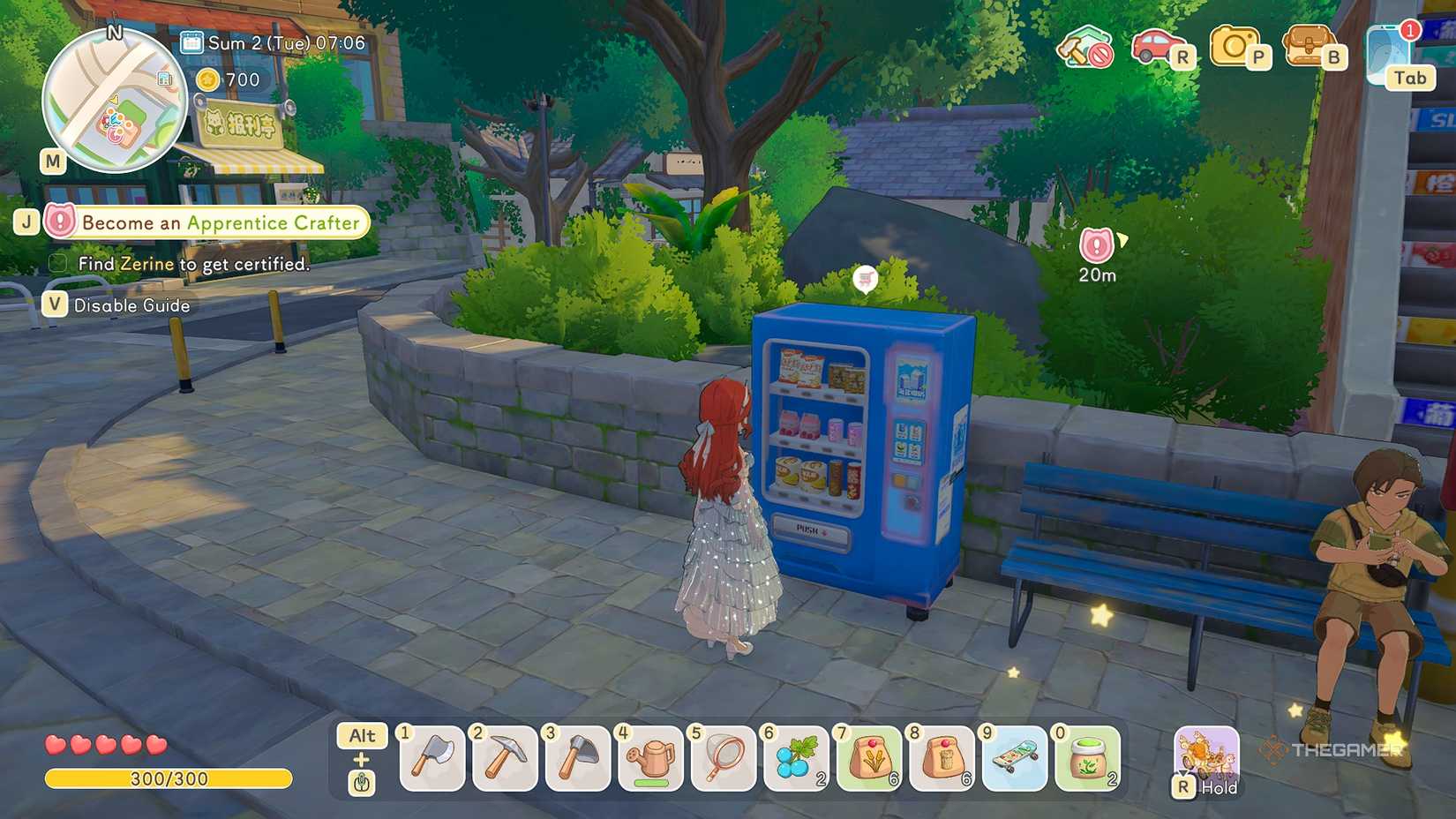The height and width of the screenshot is (819, 1456).
Task: Select the watering can in slot 4
Action: pyautogui.click(x=650, y=757)
